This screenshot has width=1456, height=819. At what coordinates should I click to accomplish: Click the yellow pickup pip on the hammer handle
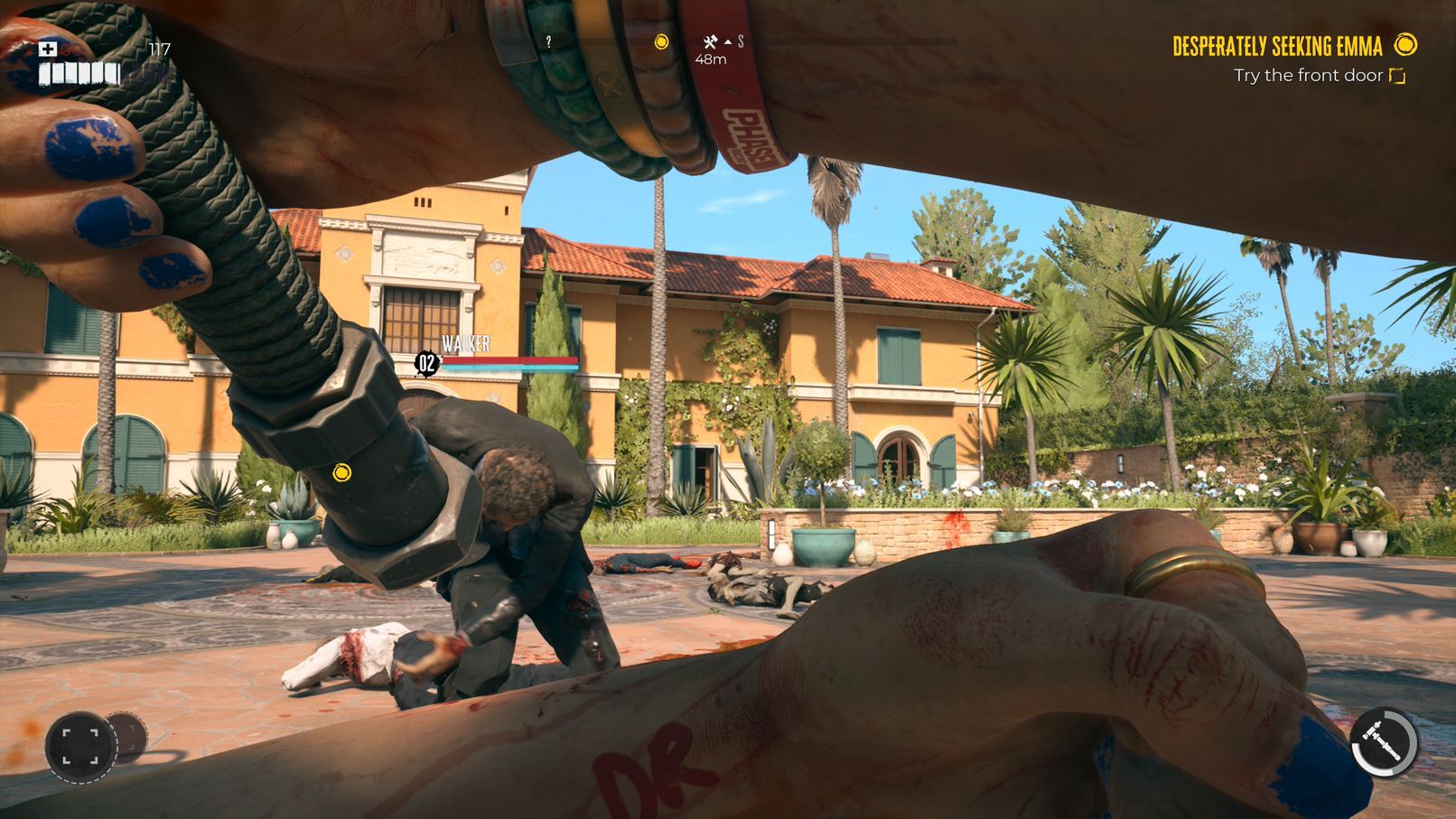coord(343,470)
